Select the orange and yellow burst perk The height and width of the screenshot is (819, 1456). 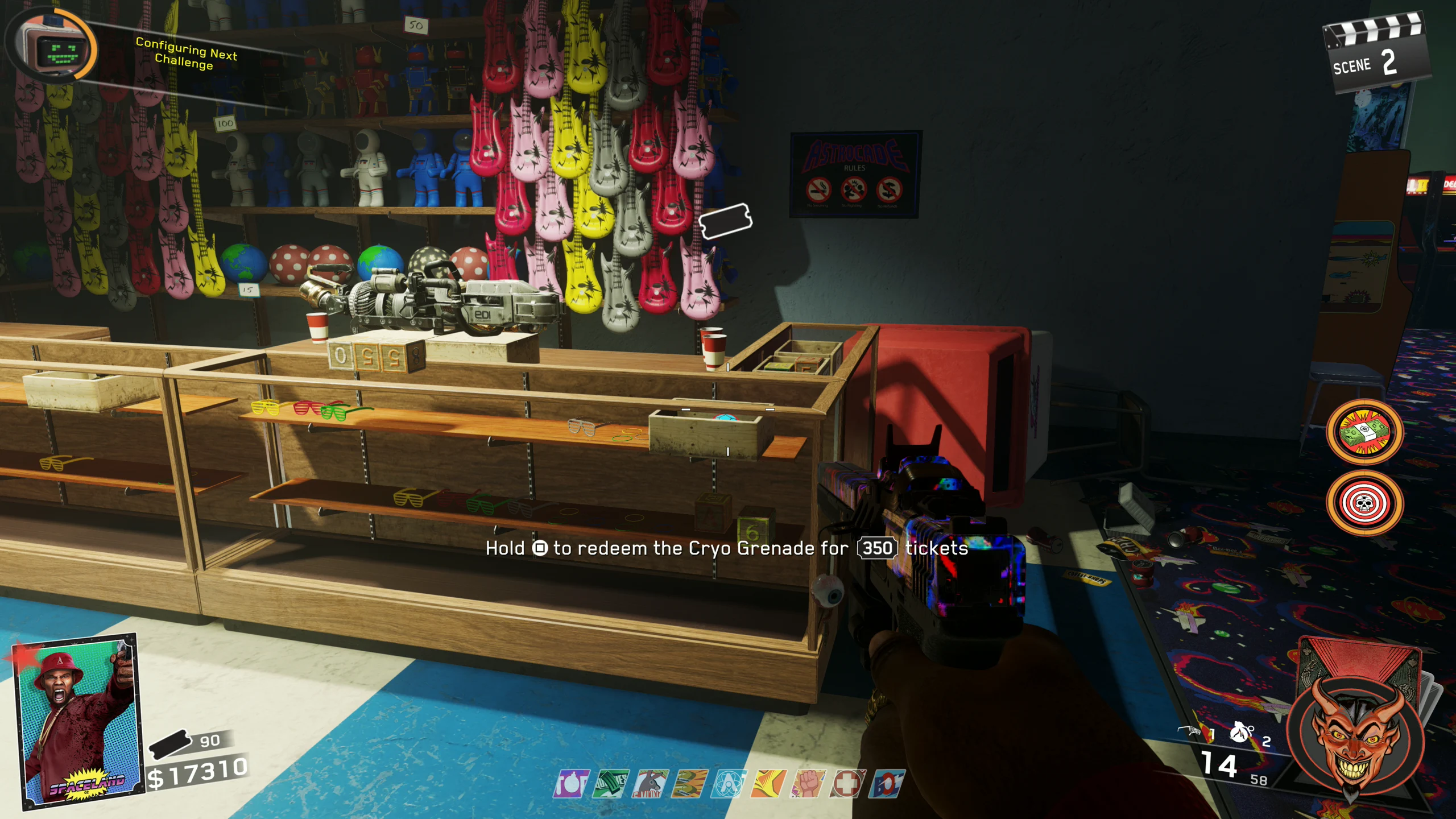768,784
